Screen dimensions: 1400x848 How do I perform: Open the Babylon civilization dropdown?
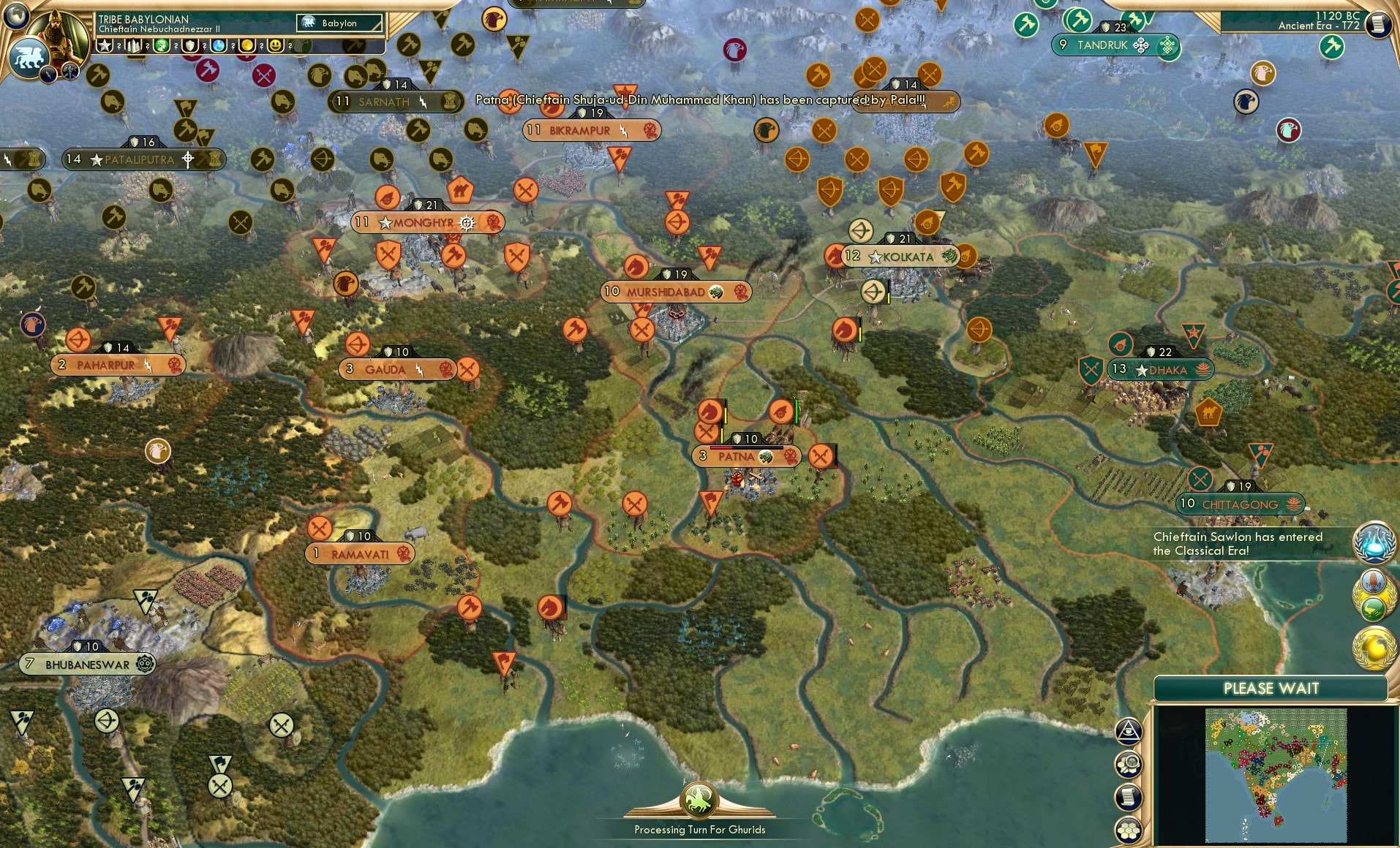coord(339,23)
